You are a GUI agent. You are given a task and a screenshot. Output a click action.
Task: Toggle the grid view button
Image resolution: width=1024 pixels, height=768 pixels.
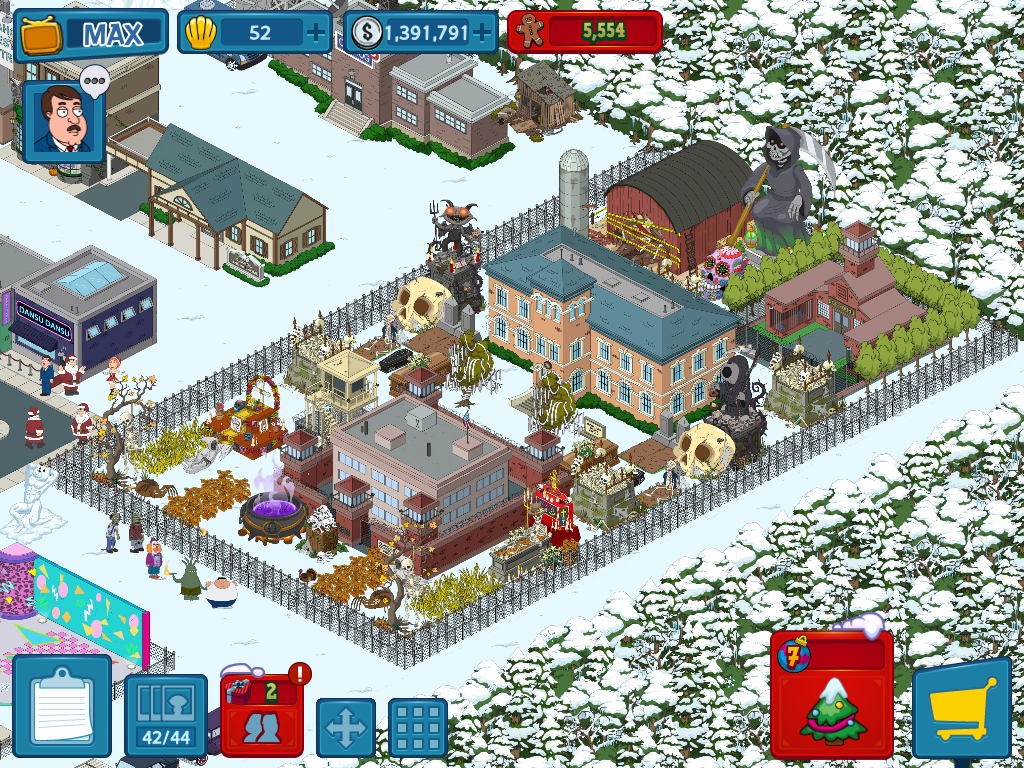tap(417, 727)
